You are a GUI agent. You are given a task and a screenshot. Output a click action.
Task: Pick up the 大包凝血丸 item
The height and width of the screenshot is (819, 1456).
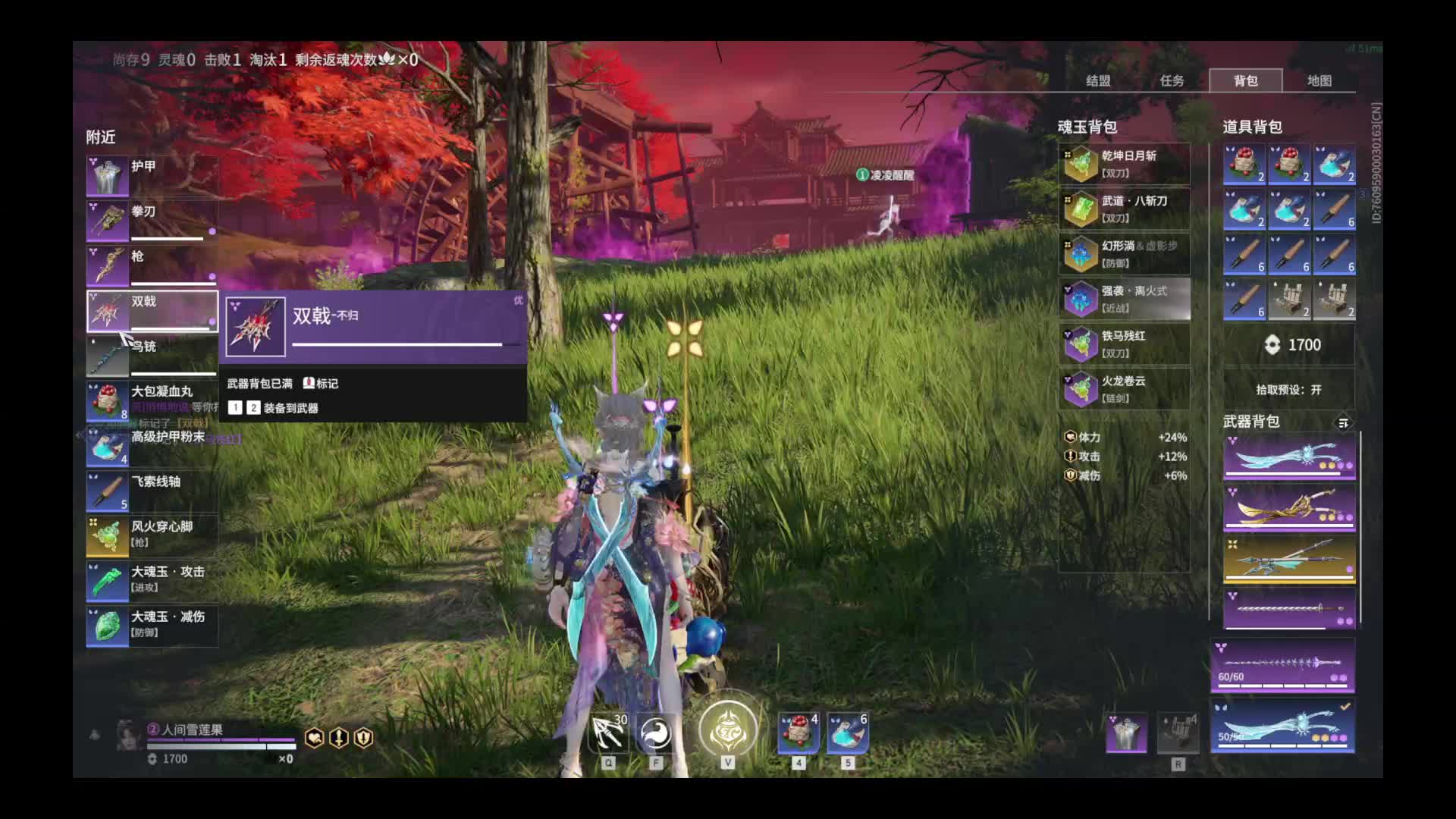152,401
